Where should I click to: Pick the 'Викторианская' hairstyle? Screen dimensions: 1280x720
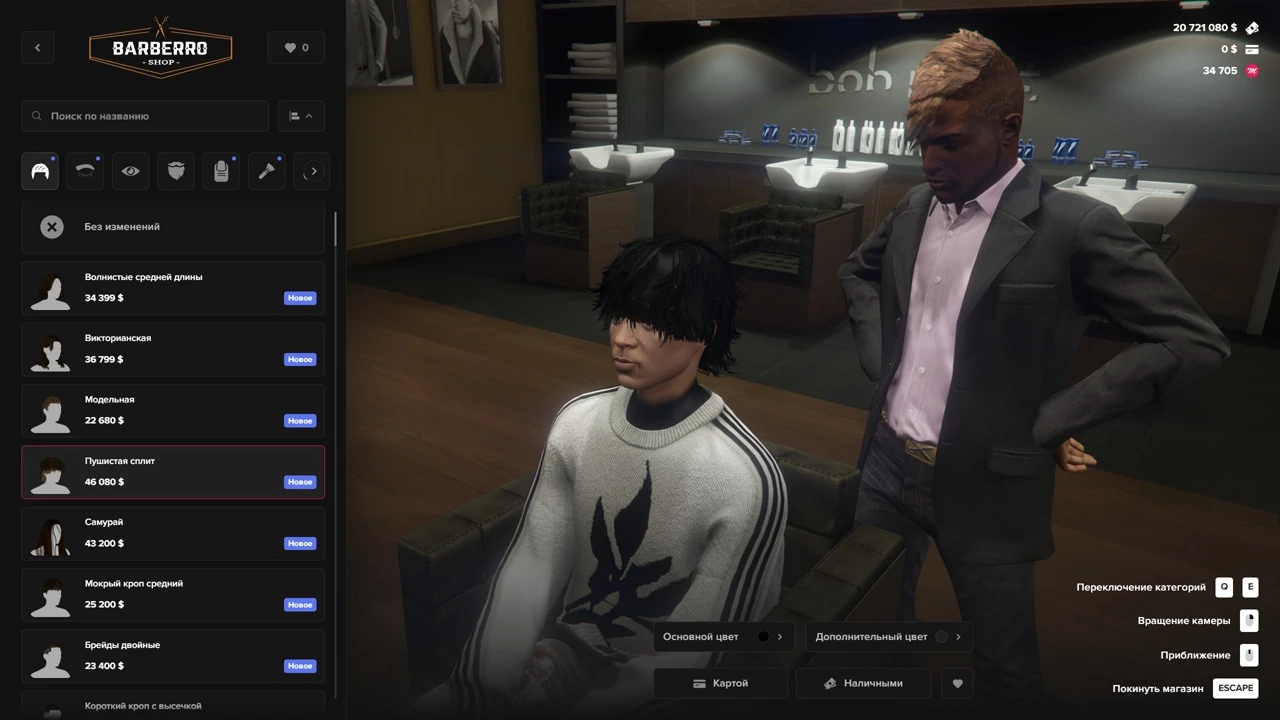[x=173, y=349]
